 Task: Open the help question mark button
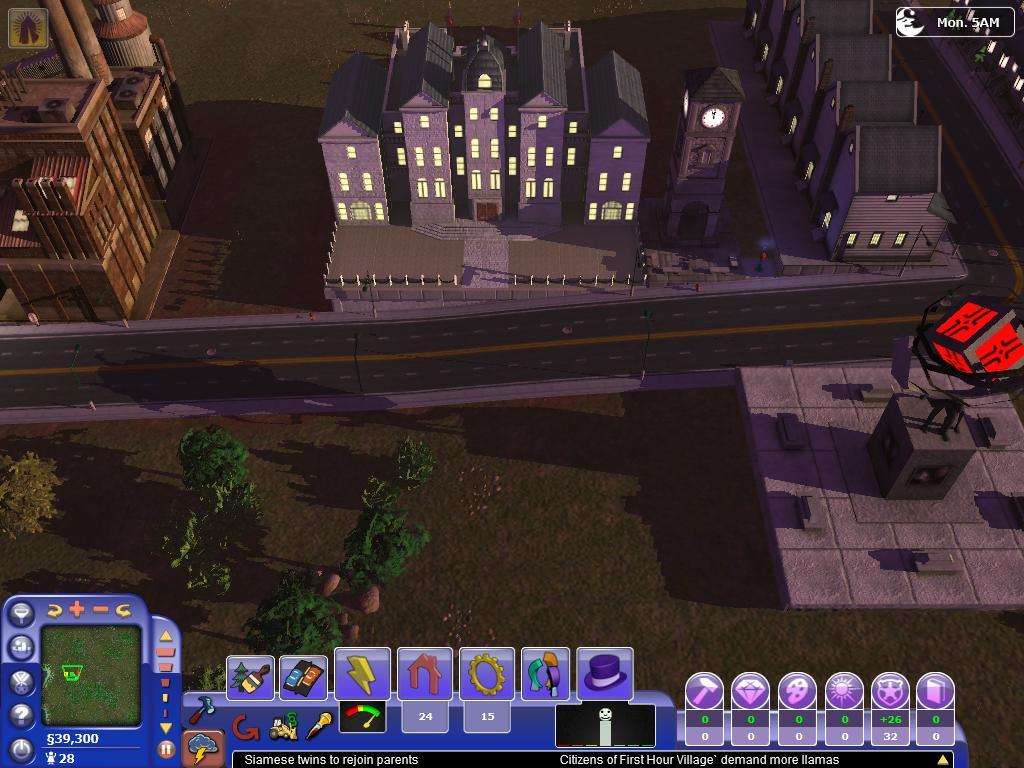coord(21,715)
